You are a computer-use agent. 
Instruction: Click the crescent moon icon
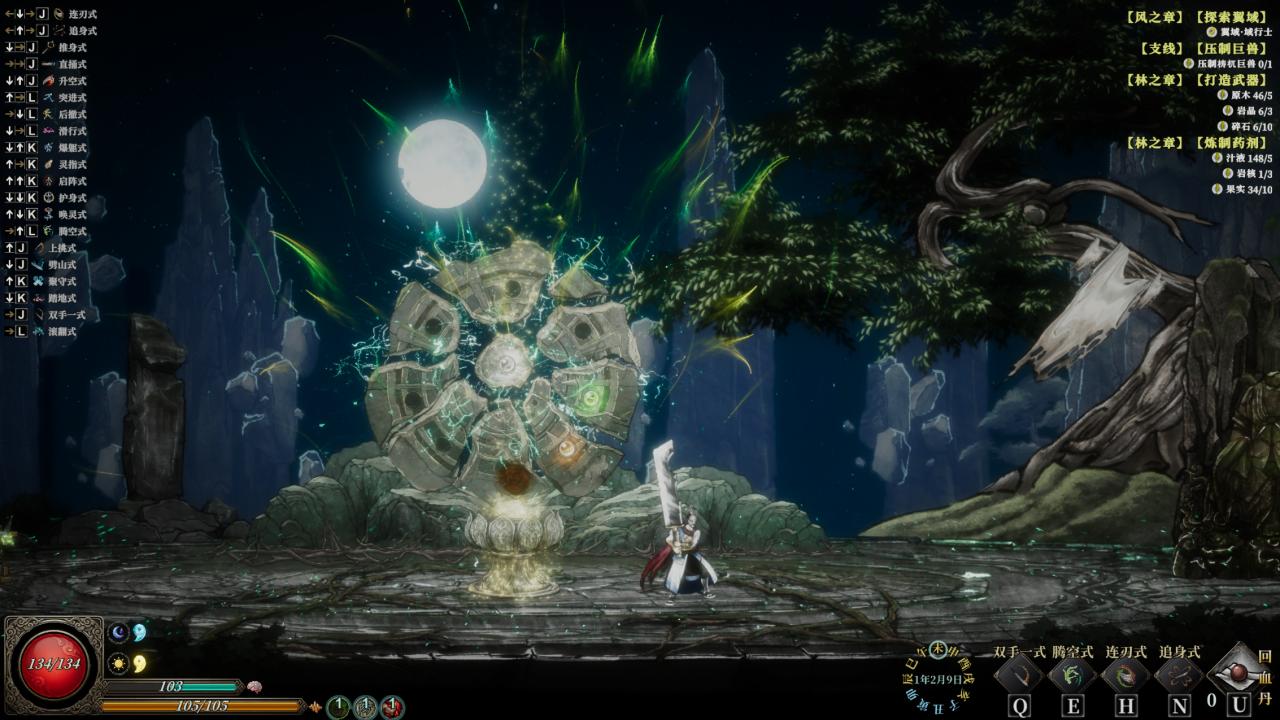(119, 632)
